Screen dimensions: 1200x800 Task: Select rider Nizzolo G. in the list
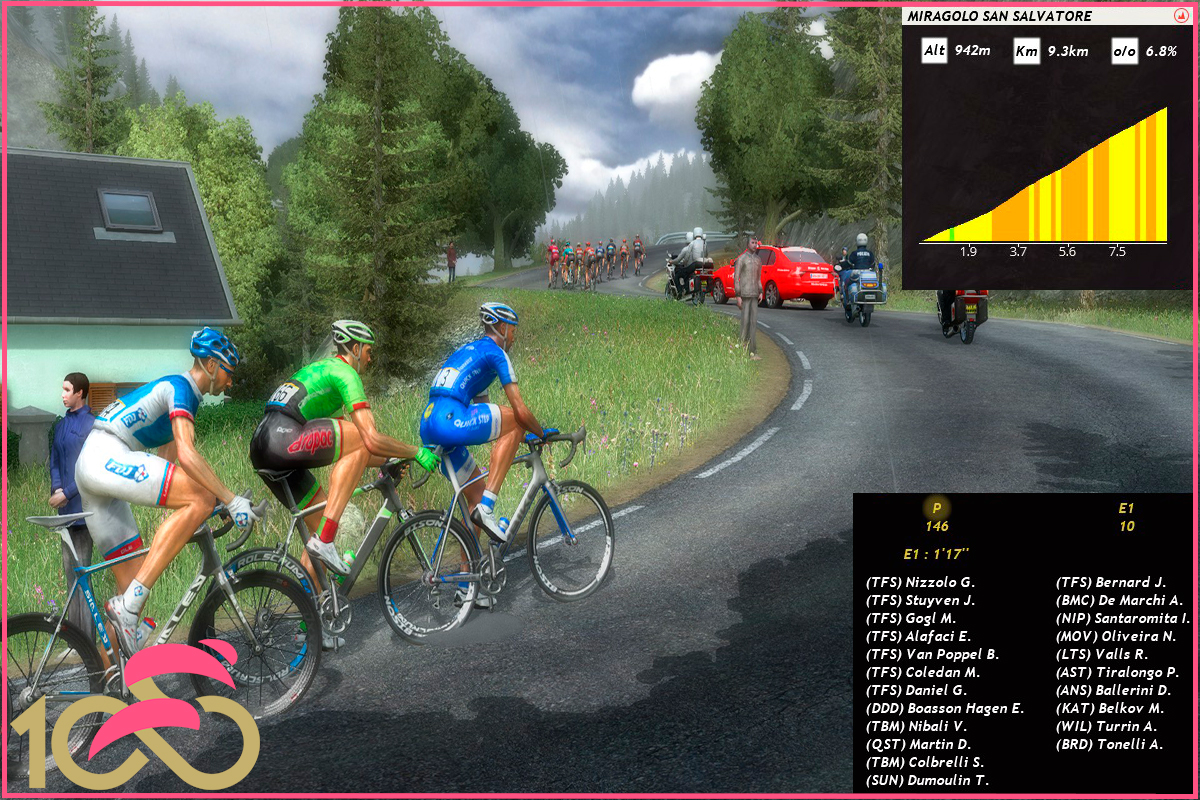[x=920, y=582]
